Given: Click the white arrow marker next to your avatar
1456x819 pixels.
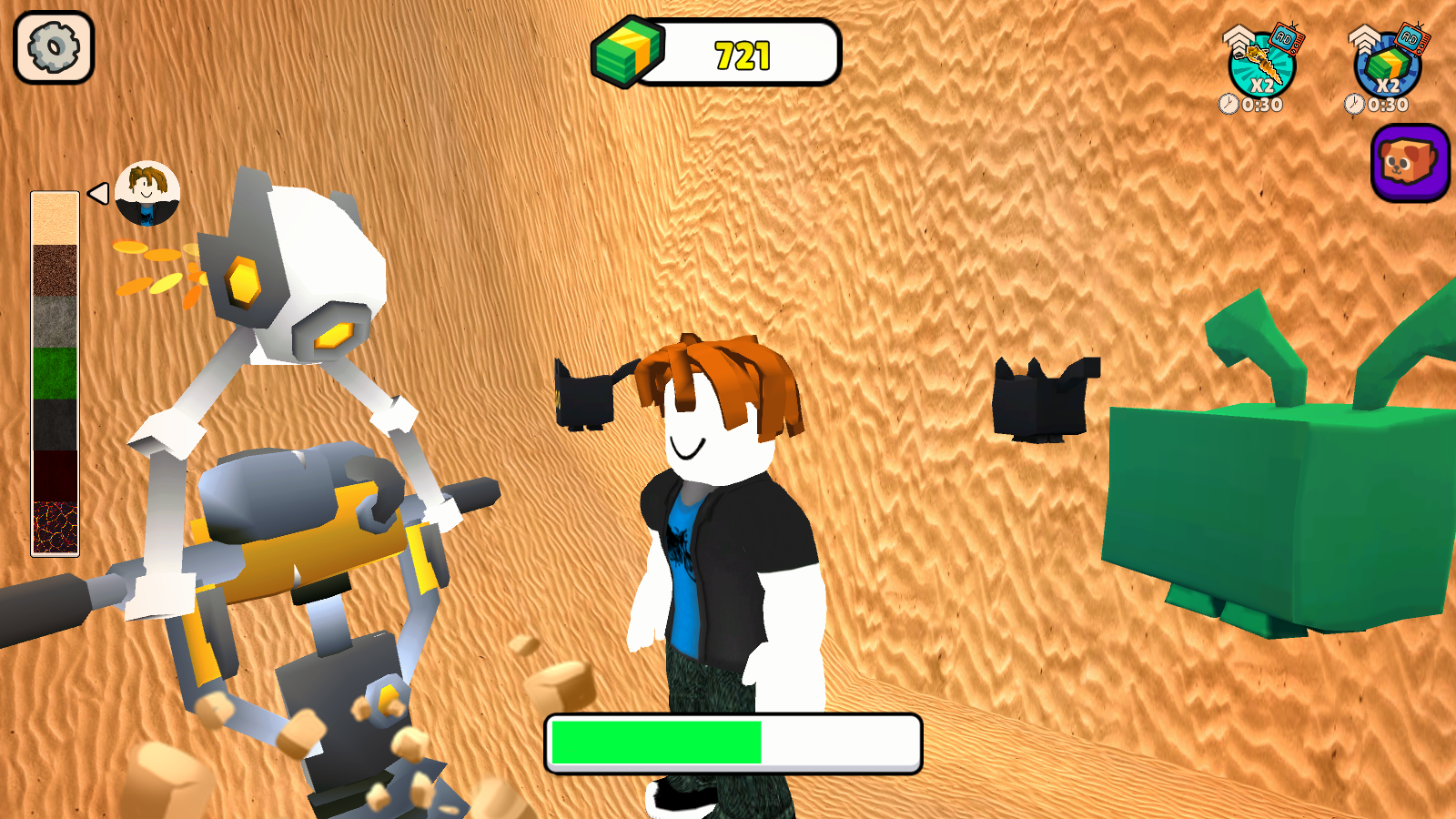Looking at the screenshot, I should point(96,191).
